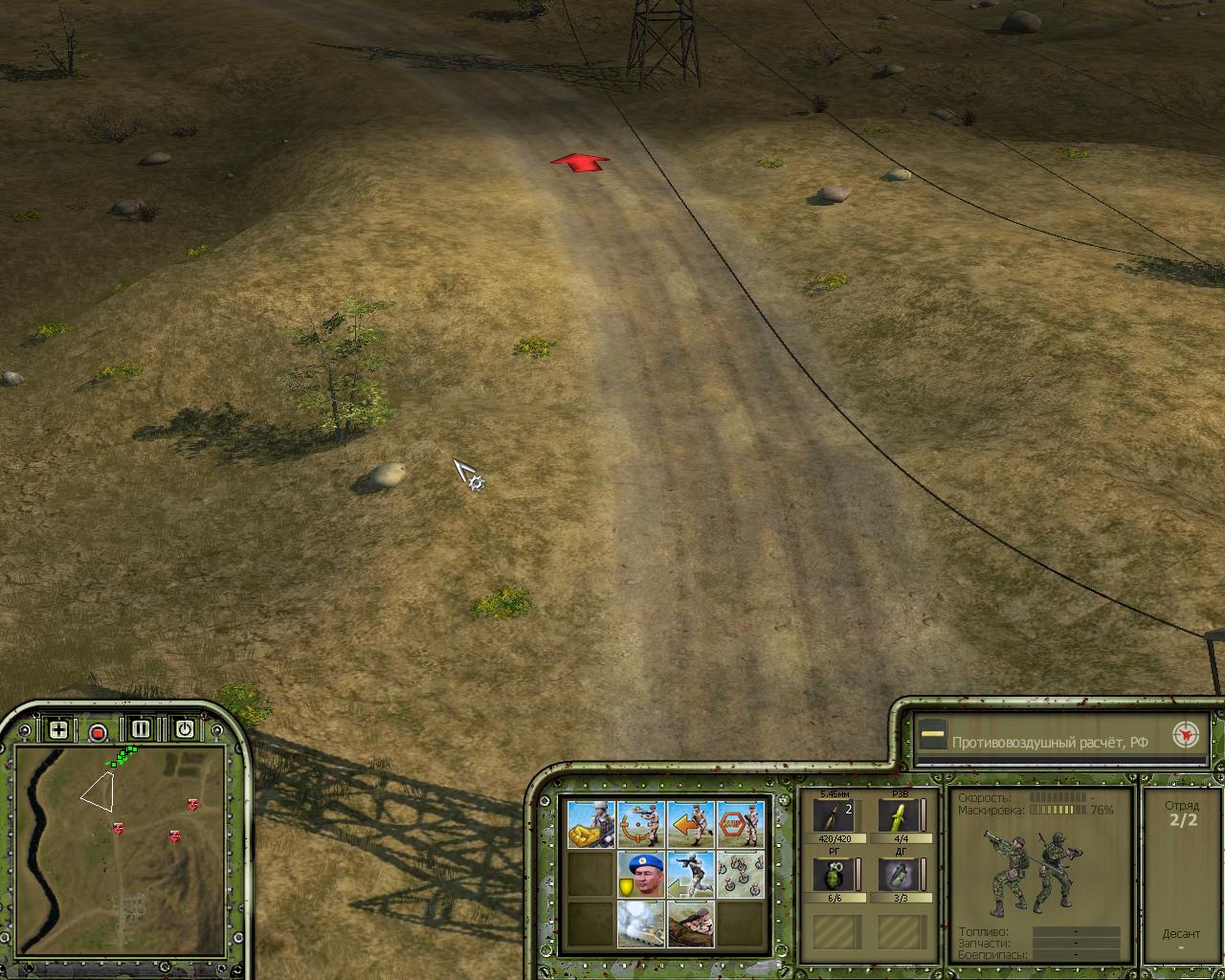Click the plus button above the minimap
Screen dimensions: 1225x980
click(58, 730)
